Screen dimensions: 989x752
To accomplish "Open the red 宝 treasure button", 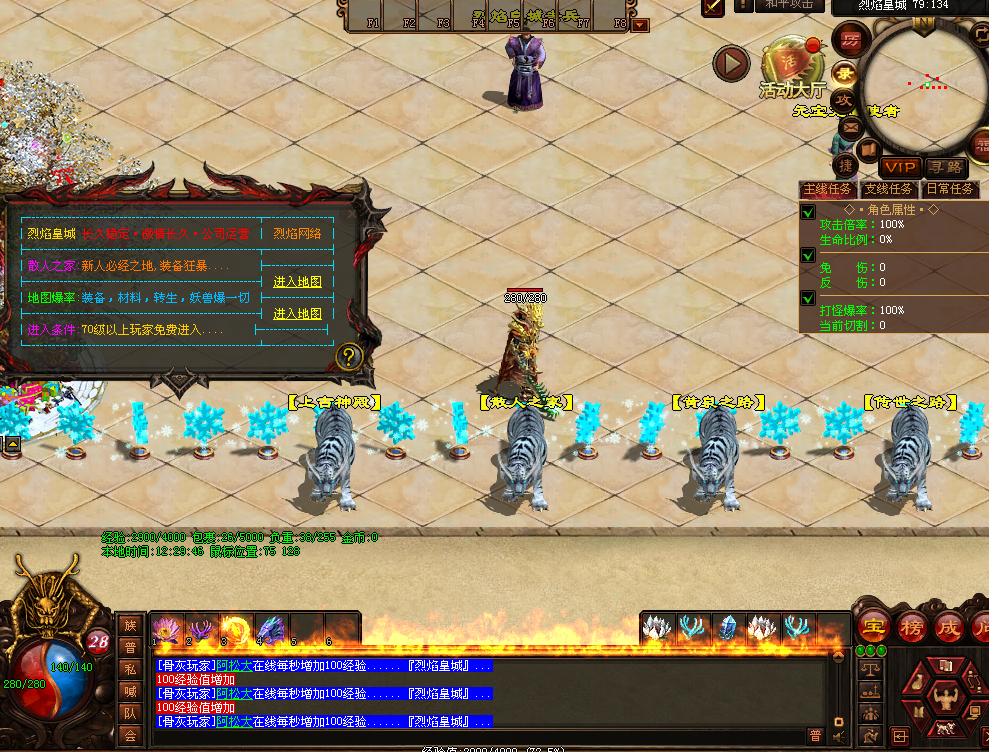I will (x=874, y=627).
